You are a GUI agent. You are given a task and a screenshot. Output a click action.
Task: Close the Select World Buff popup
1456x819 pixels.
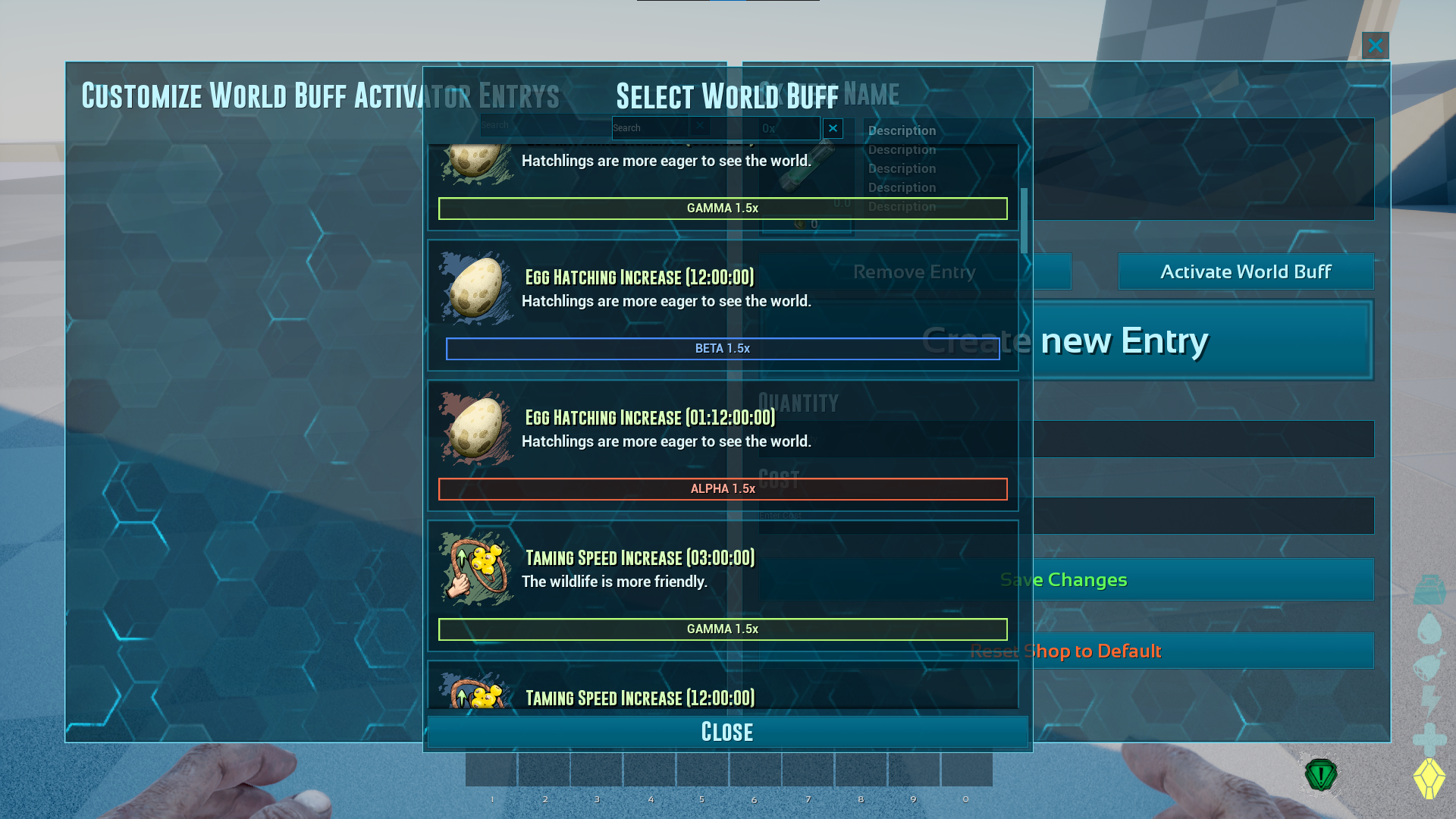click(727, 732)
